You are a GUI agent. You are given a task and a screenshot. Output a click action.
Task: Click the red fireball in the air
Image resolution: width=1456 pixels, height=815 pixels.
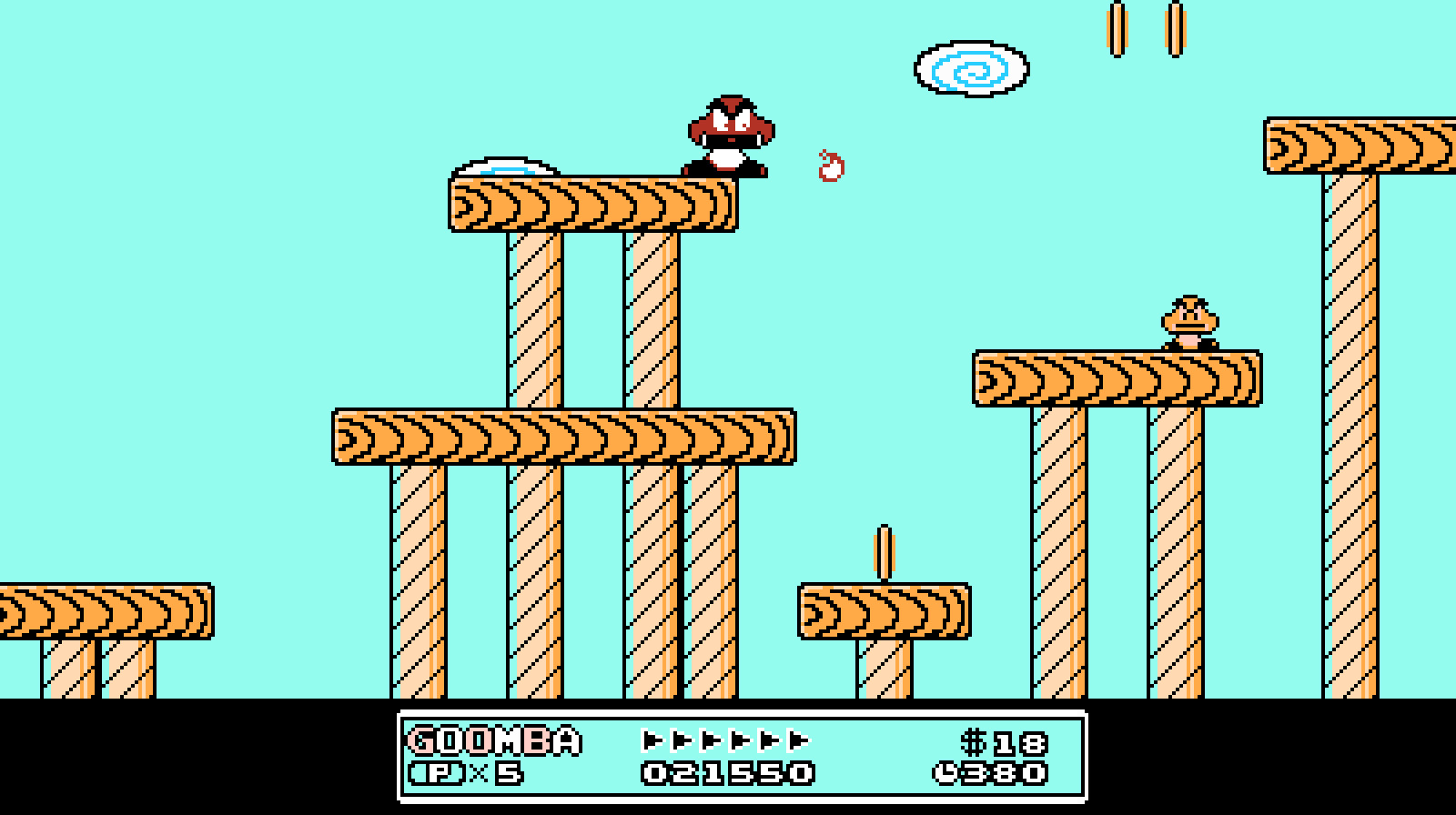point(829,166)
